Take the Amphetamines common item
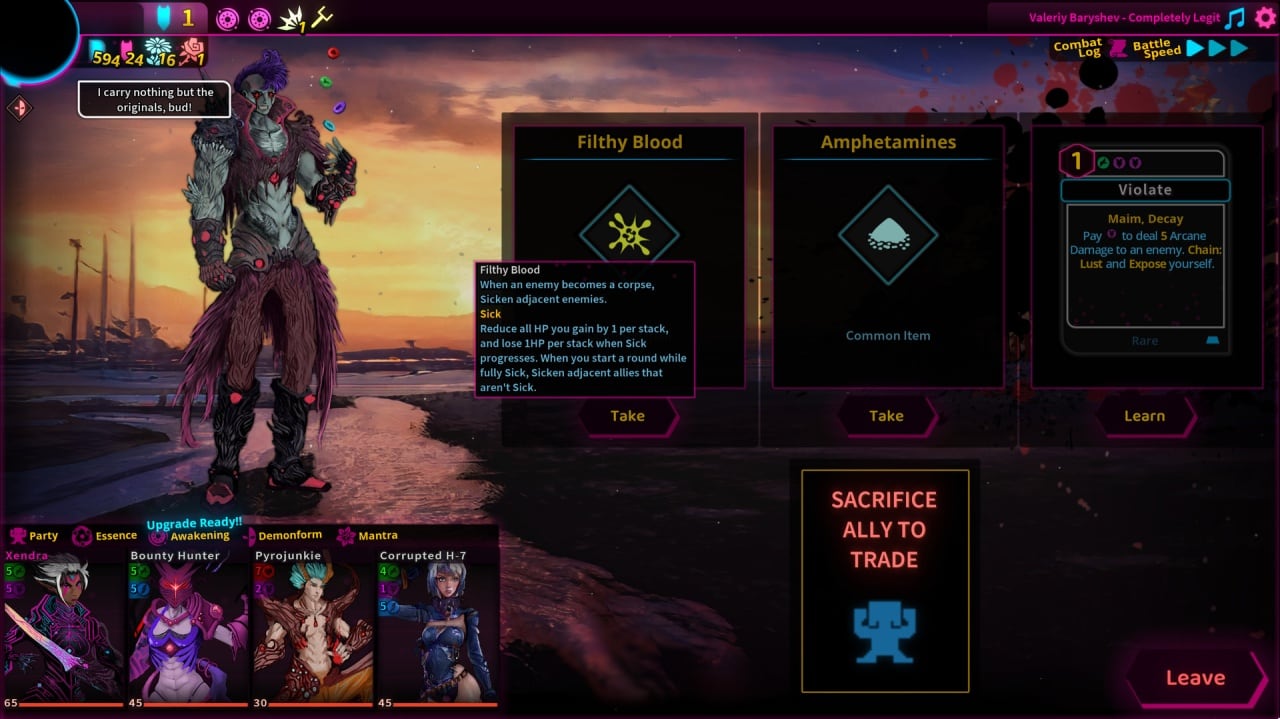Screen dimensions: 1280x719 tap(886, 416)
